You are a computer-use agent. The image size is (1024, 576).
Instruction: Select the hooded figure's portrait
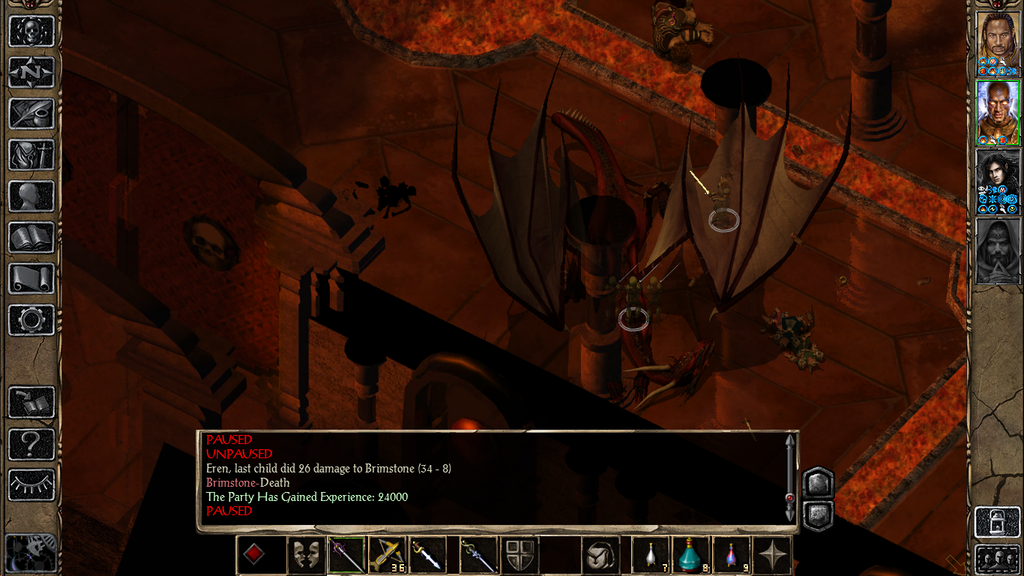tap(997, 250)
